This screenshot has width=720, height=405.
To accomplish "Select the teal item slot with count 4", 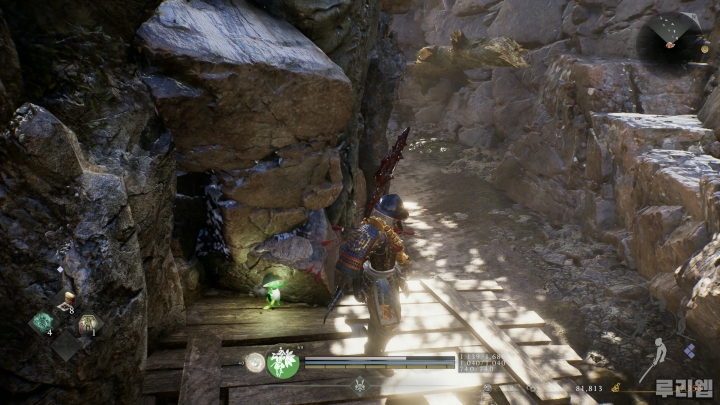I will (x=43, y=322).
